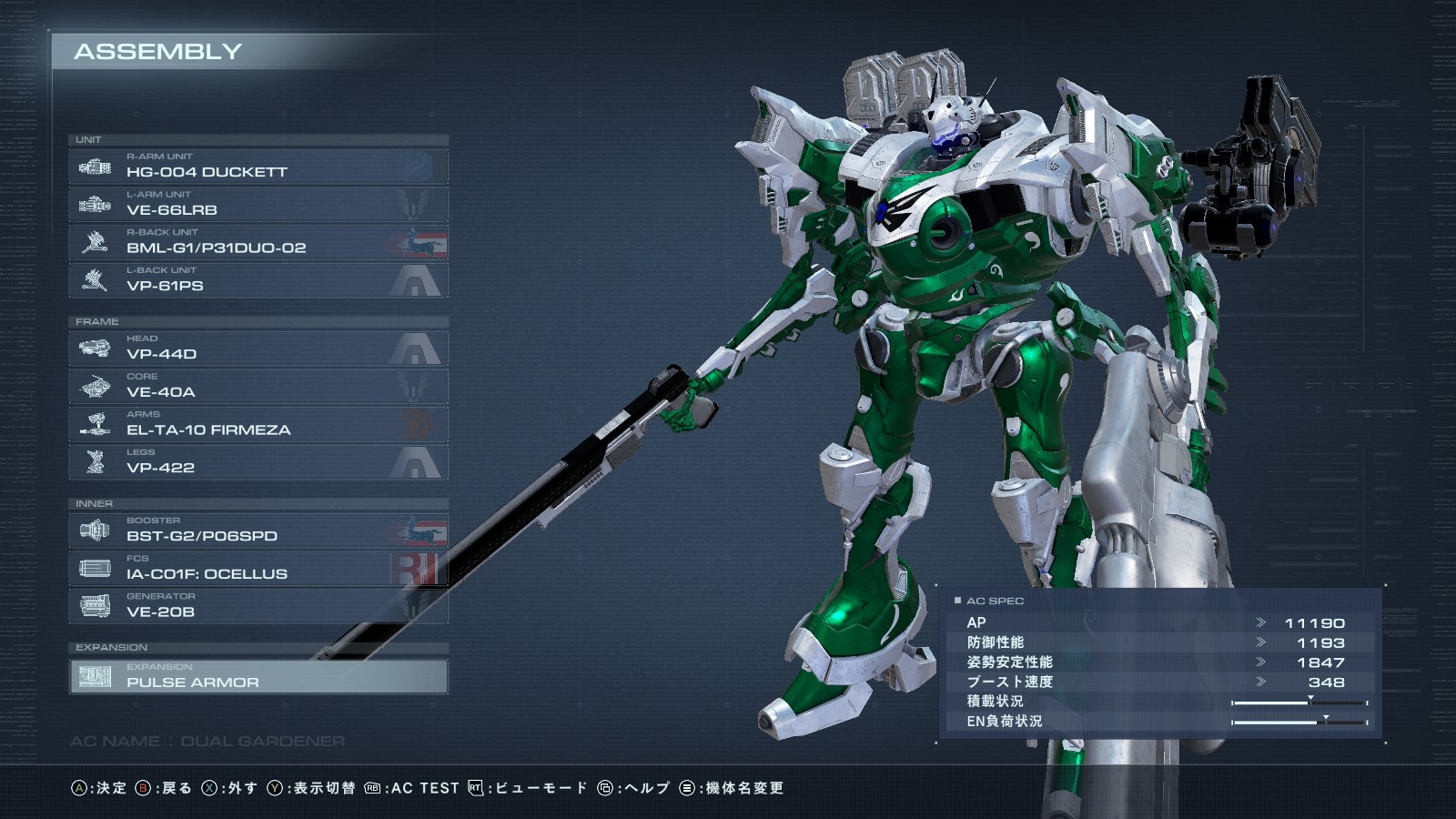Image resolution: width=1456 pixels, height=819 pixels.
Task: Choose the EXPANSION PULSE ARMOR slot
Action: [258, 677]
